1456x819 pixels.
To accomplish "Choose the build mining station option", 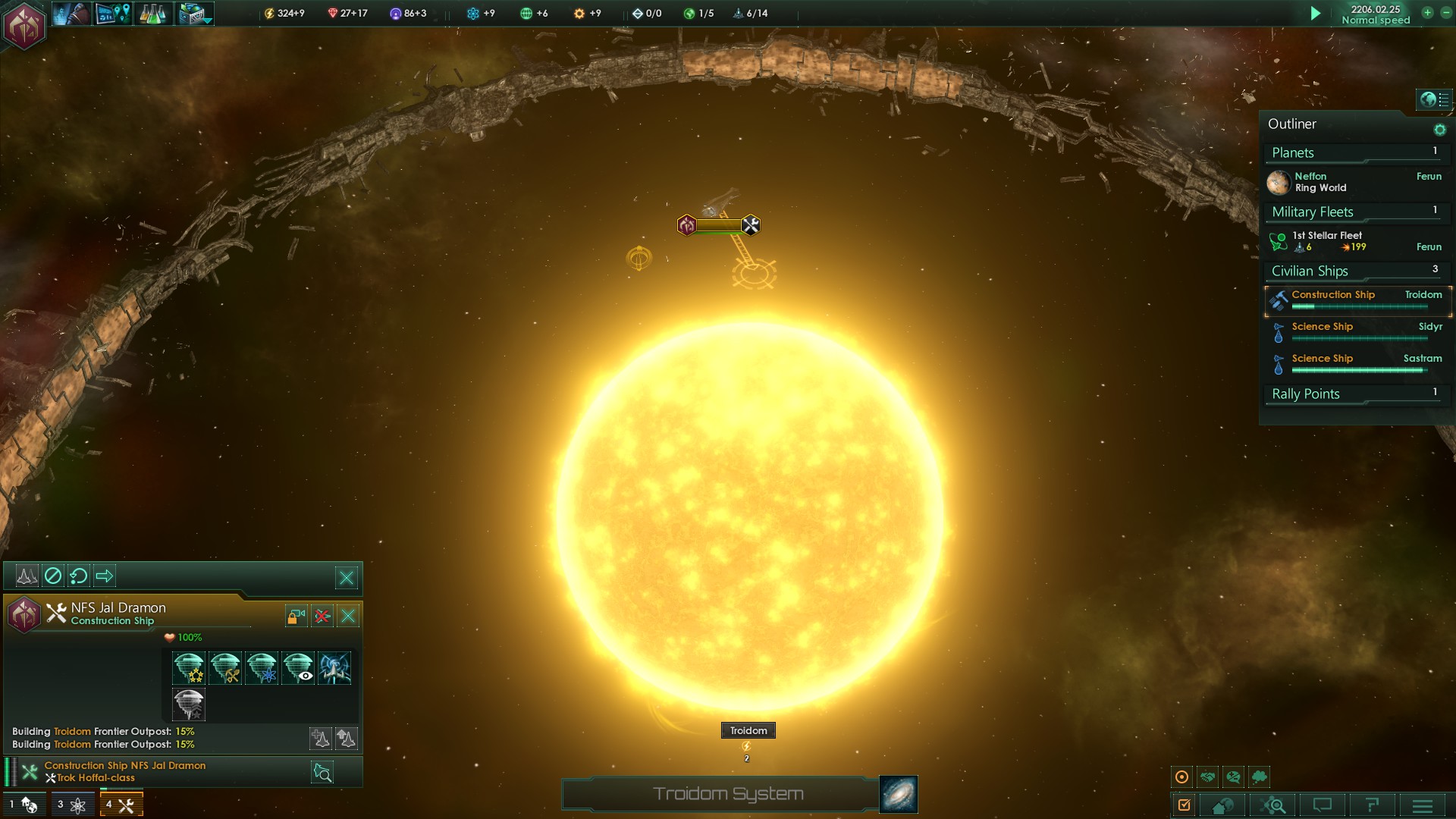I will (225, 668).
